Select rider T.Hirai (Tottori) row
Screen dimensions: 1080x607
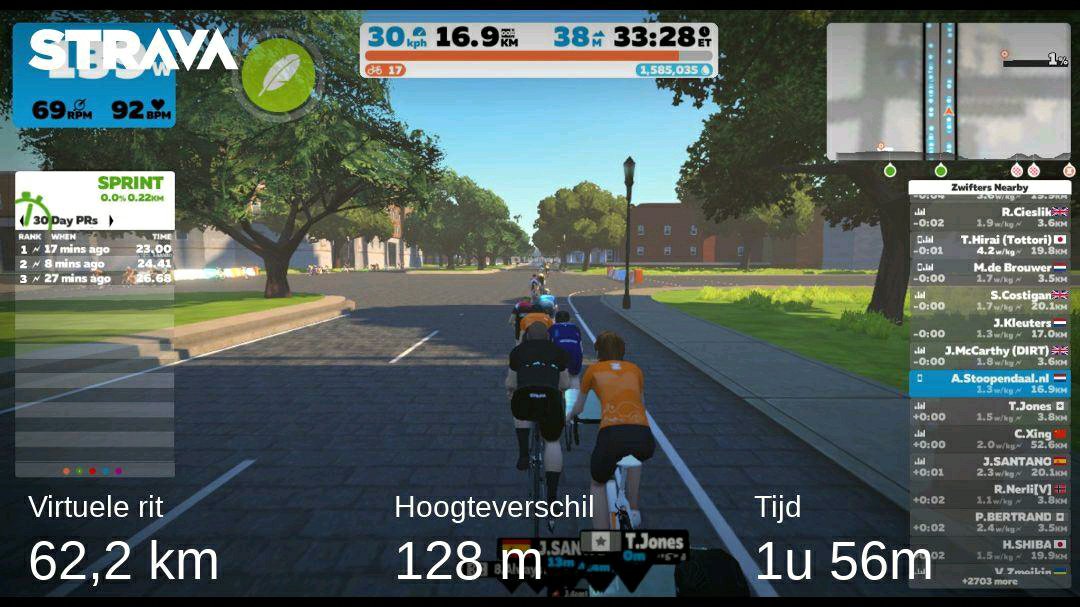tap(989, 245)
